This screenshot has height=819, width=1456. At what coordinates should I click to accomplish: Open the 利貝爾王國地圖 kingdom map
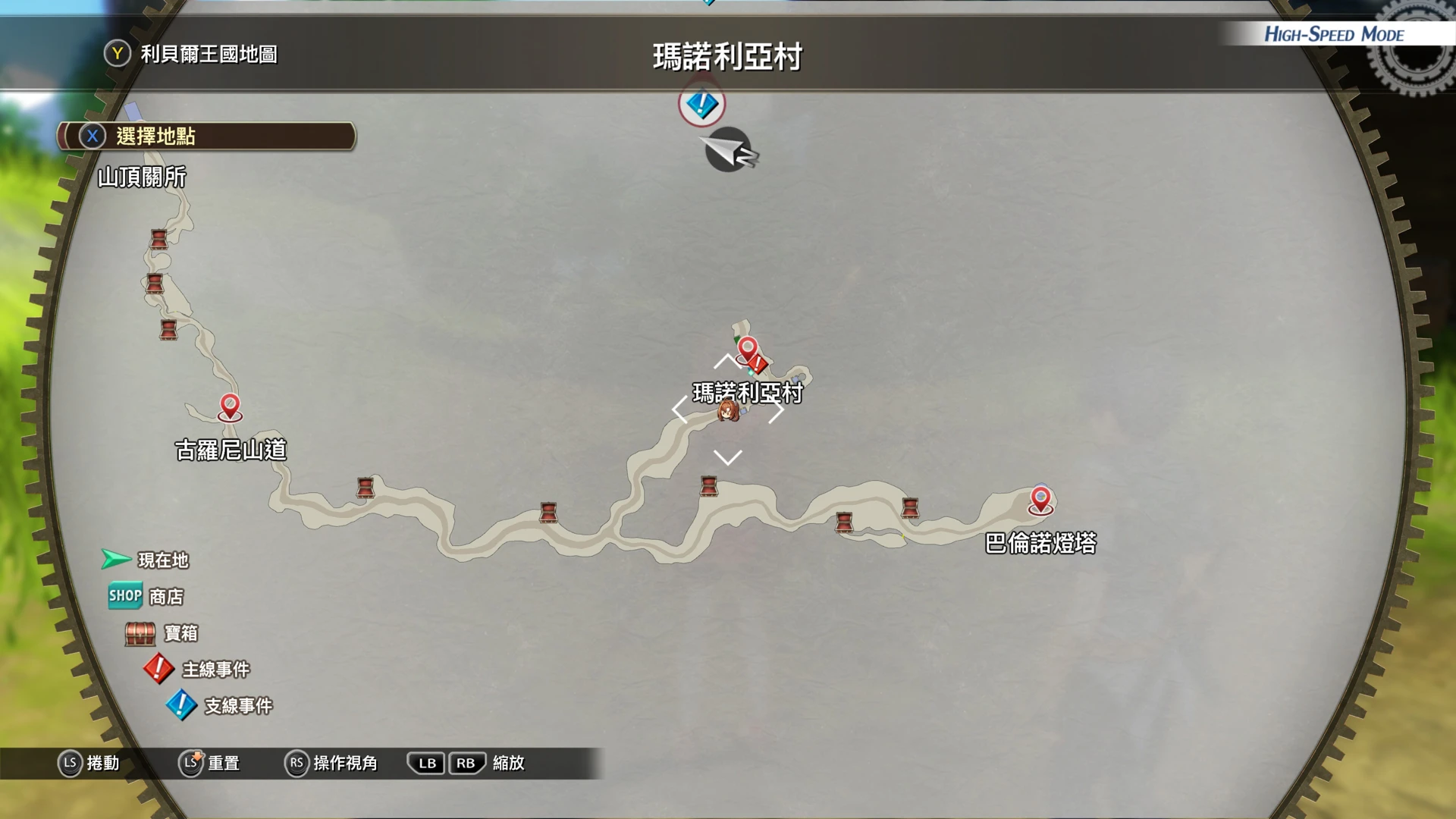click(x=192, y=54)
